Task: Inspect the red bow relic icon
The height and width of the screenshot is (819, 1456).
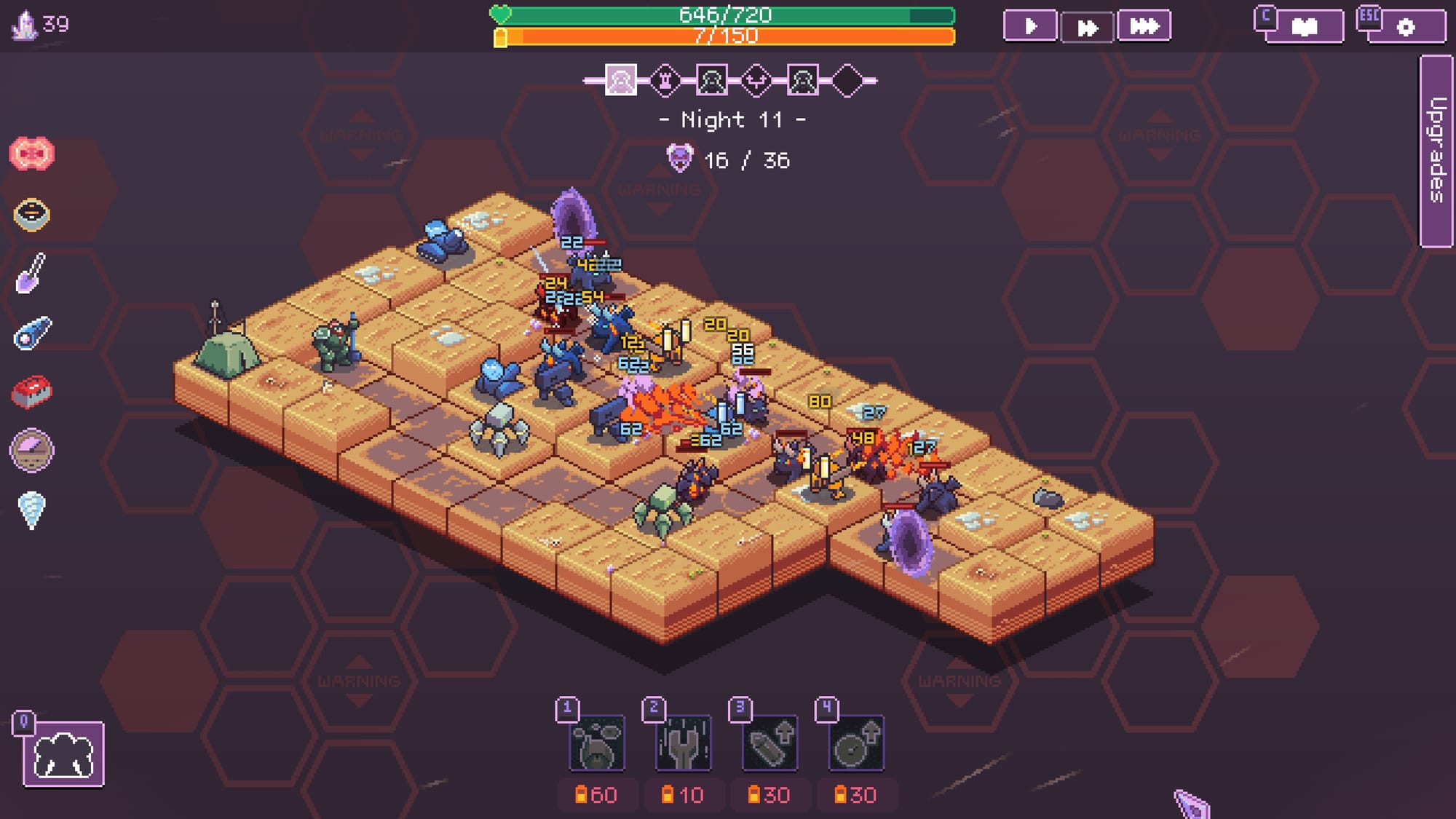Action: coord(31,154)
